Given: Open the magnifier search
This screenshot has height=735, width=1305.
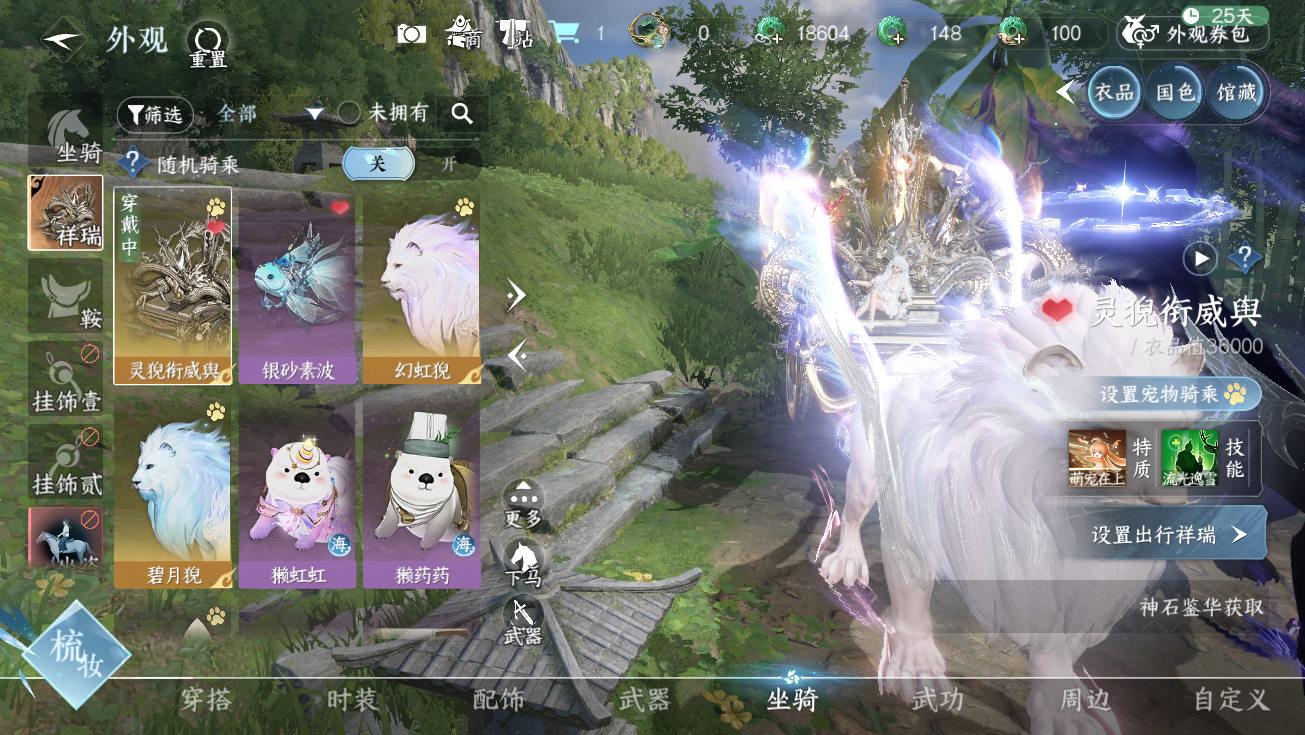Looking at the screenshot, I should coord(461,114).
